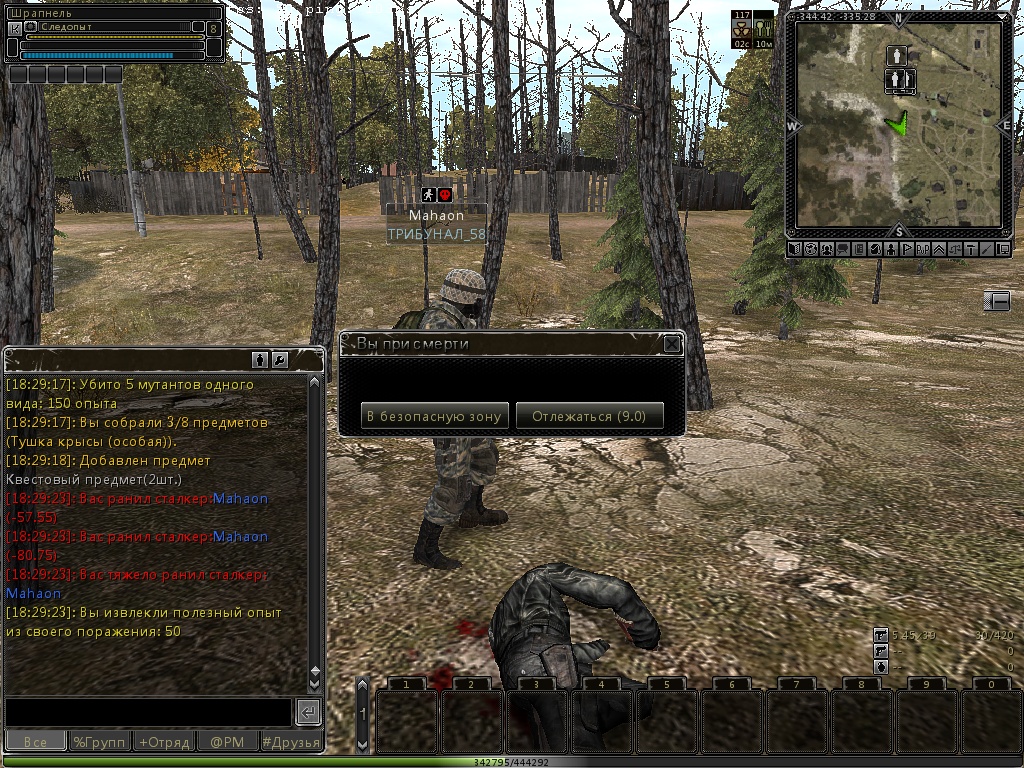Open the speech bubbles icon under the minimap
1024x768 pixels.
842,249
